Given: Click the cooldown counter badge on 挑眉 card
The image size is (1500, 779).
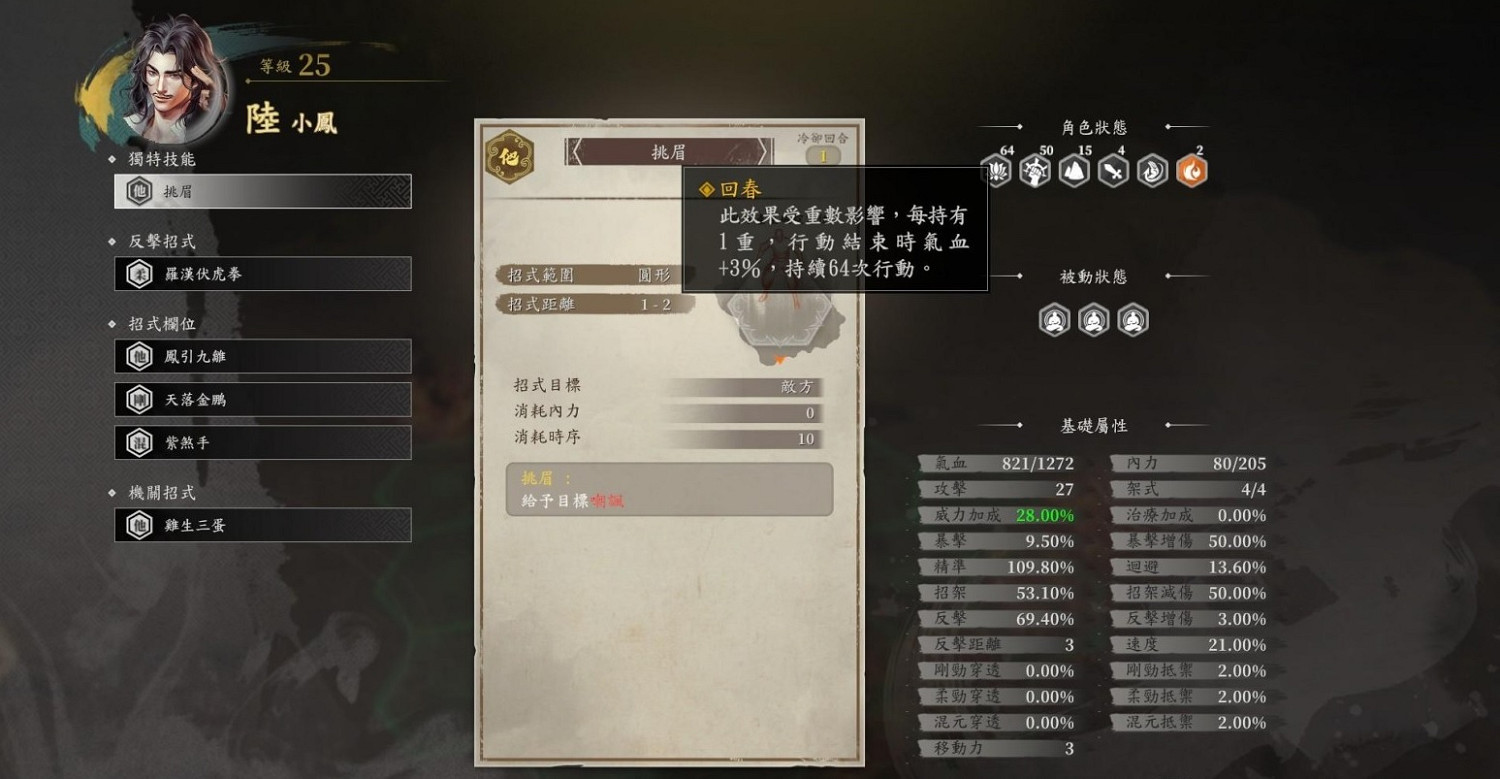Looking at the screenshot, I should pyautogui.click(x=826, y=154).
